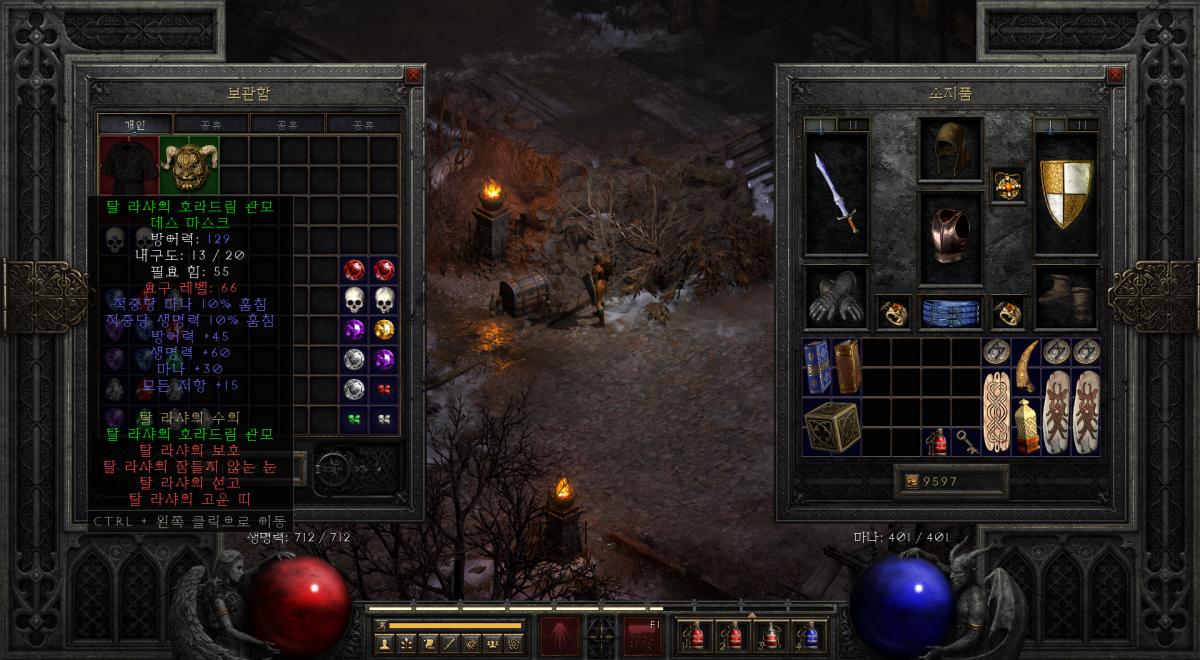Close the stash window
1200x660 pixels.
coord(414,75)
